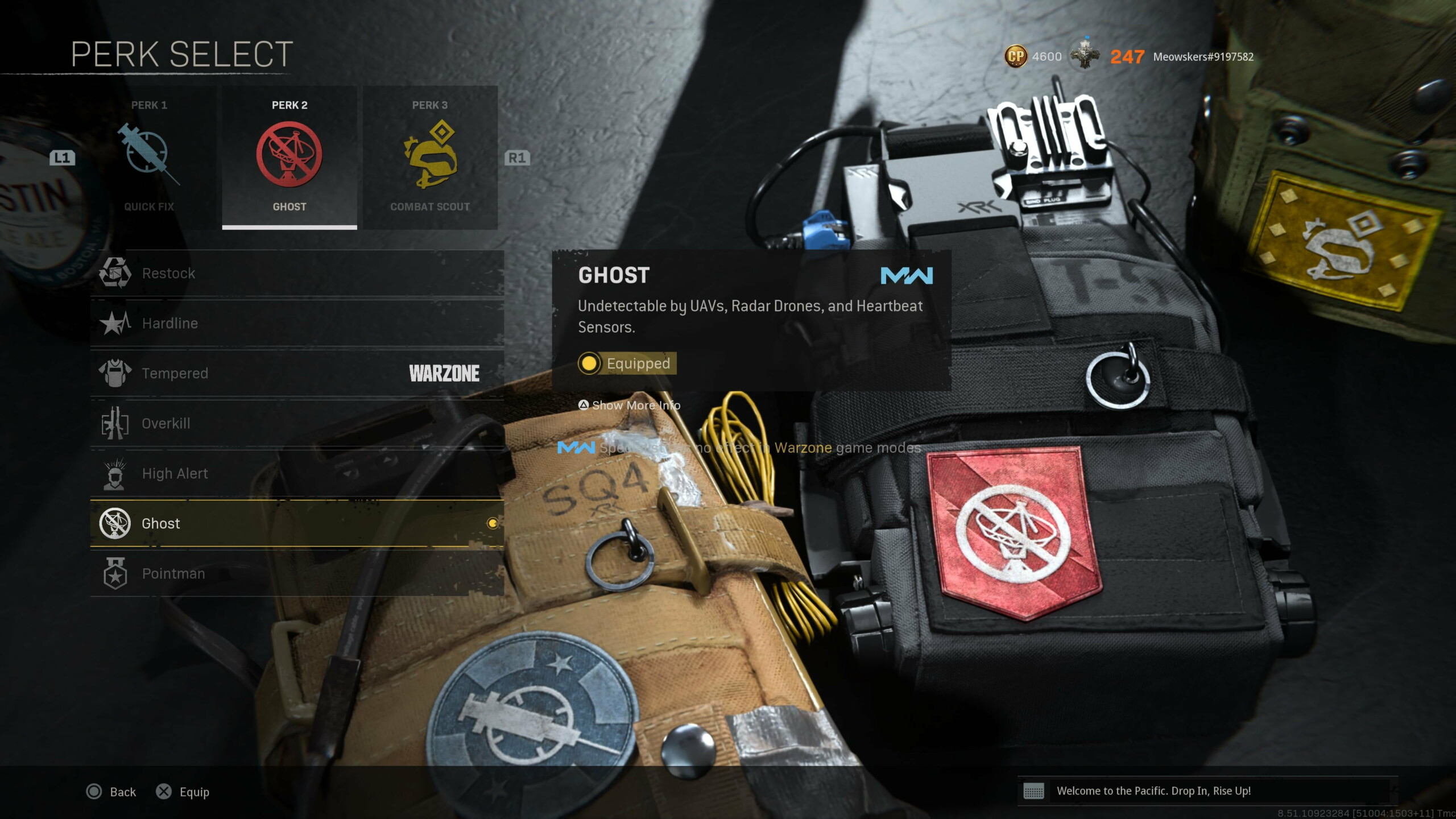
Task: Select the Perk 2 Ghost tab
Action: pos(289,158)
